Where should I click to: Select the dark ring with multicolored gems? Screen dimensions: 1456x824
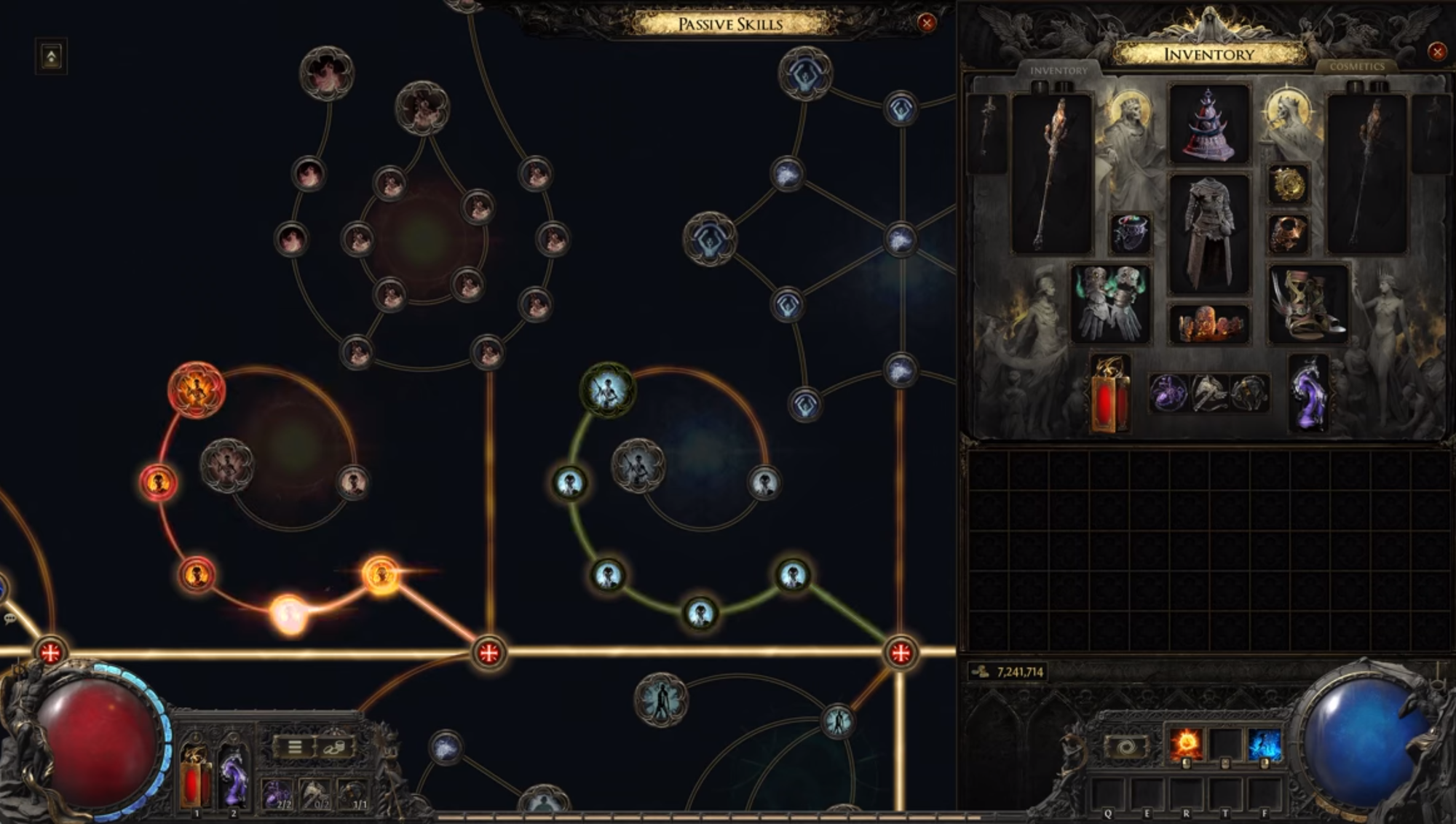(x=1131, y=233)
